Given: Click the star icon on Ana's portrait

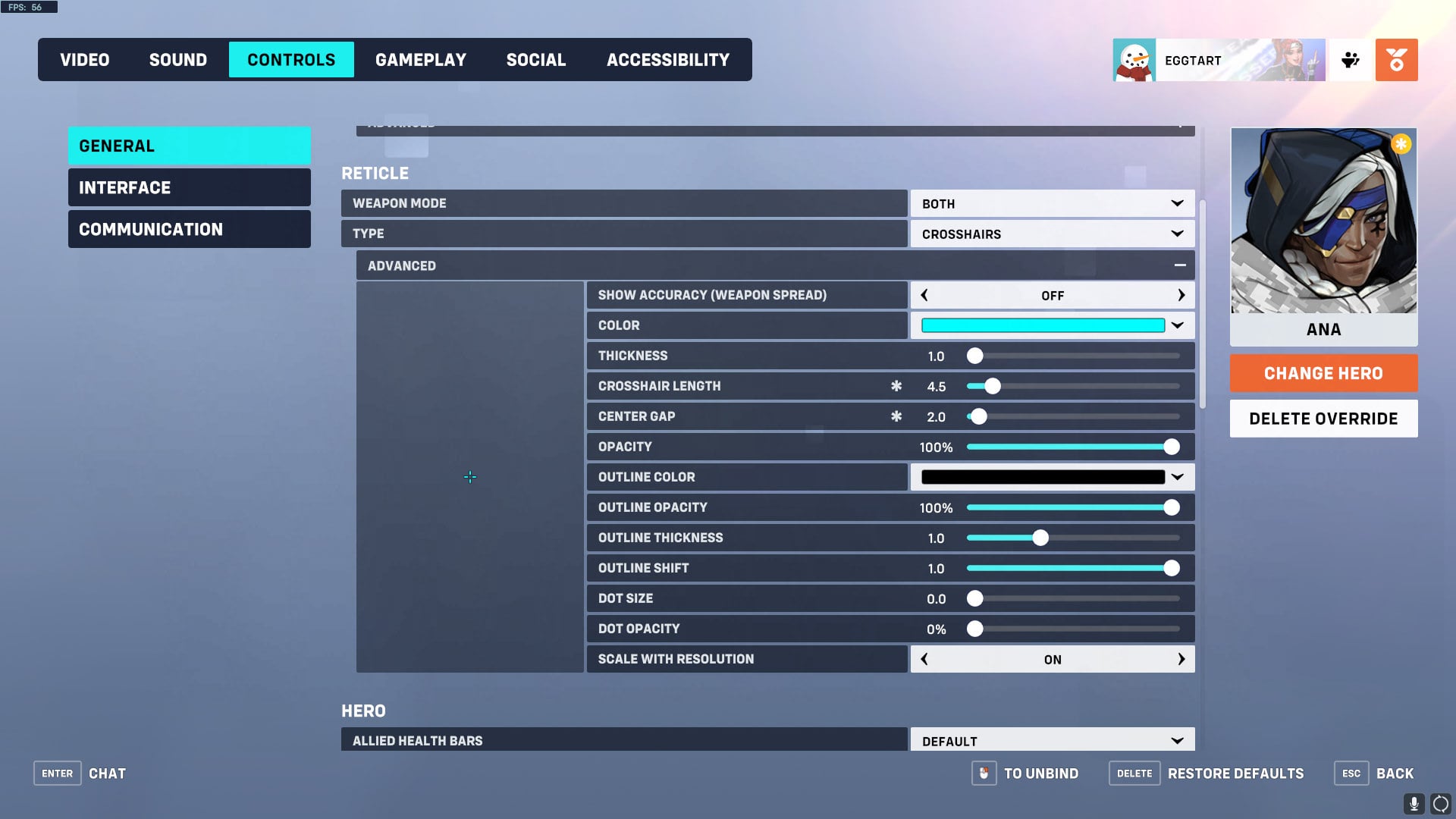Looking at the screenshot, I should point(1401,143).
